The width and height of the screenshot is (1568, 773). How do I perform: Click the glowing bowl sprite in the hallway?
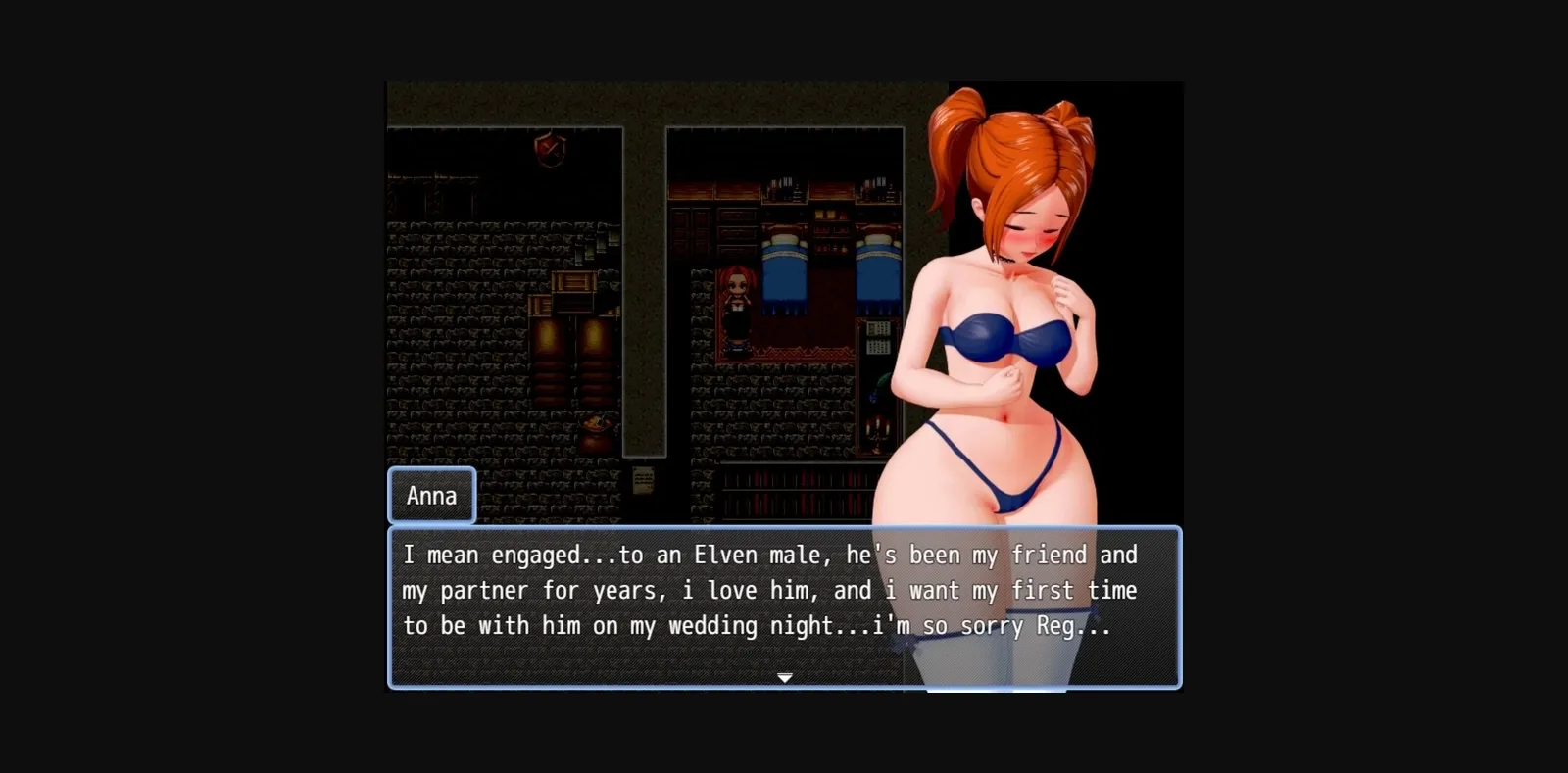(x=594, y=423)
